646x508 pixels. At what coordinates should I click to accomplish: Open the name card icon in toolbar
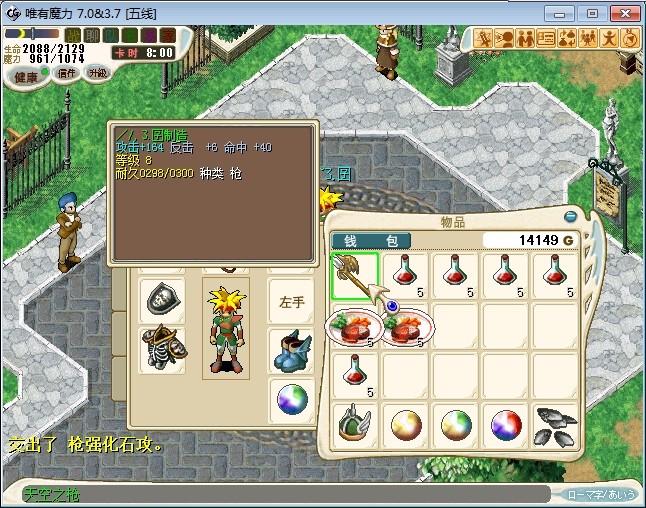point(546,38)
